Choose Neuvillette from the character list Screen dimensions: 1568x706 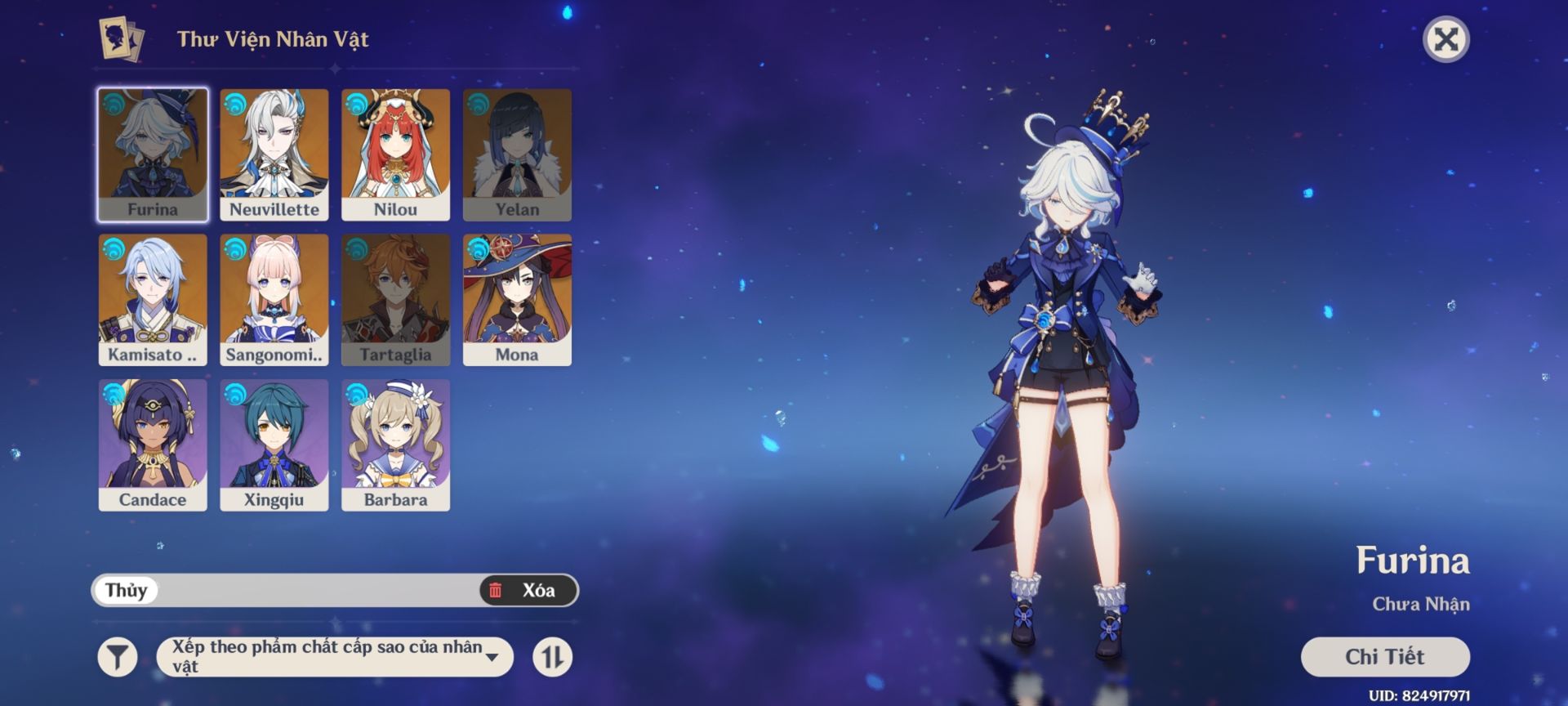[x=274, y=154]
